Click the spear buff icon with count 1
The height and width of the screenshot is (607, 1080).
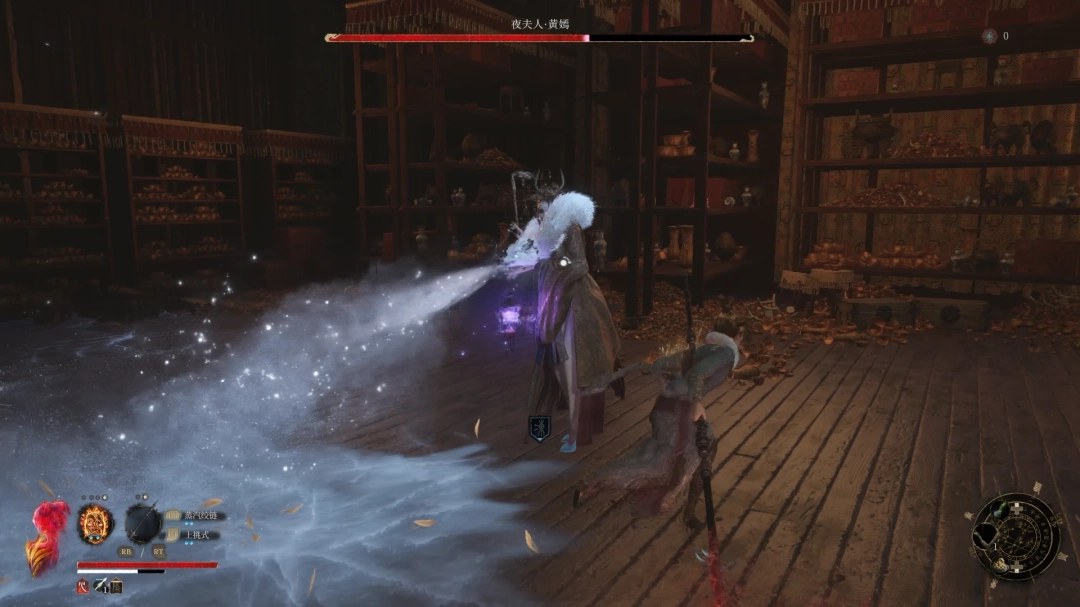point(101,586)
